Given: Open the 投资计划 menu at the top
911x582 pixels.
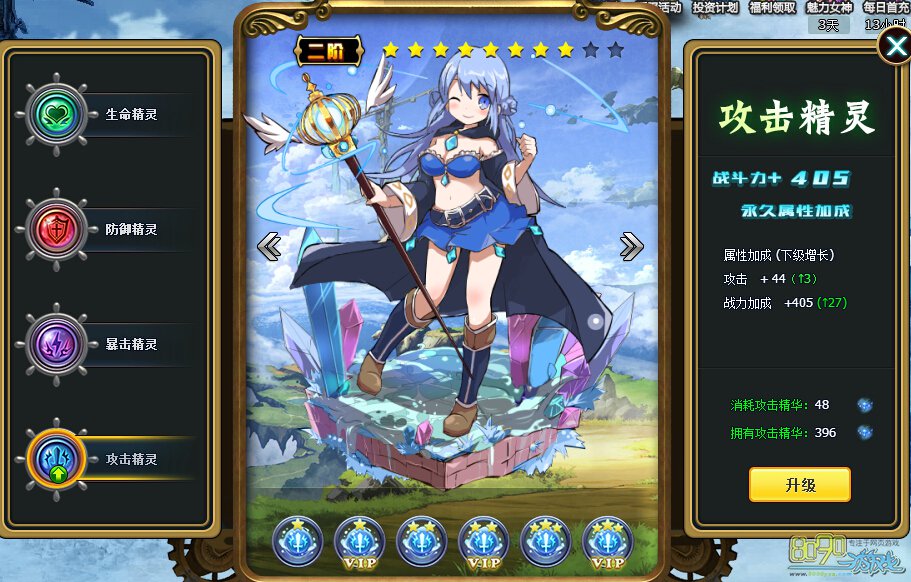Looking at the screenshot, I should (x=716, y=7).
